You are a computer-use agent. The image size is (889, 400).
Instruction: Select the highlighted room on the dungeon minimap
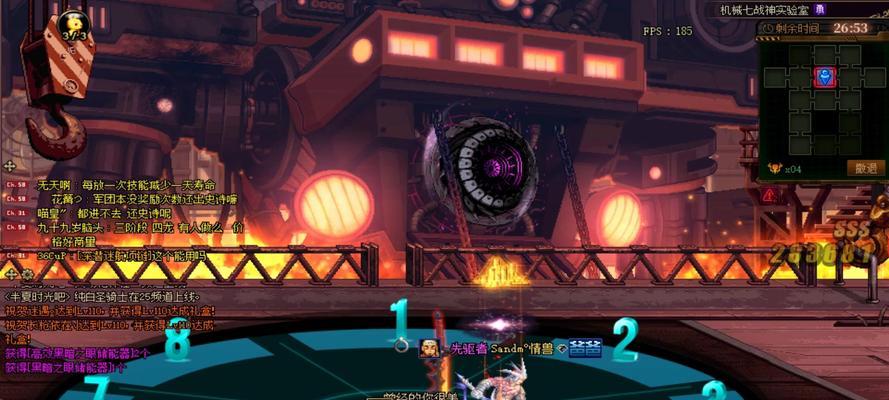click(824, 77)
